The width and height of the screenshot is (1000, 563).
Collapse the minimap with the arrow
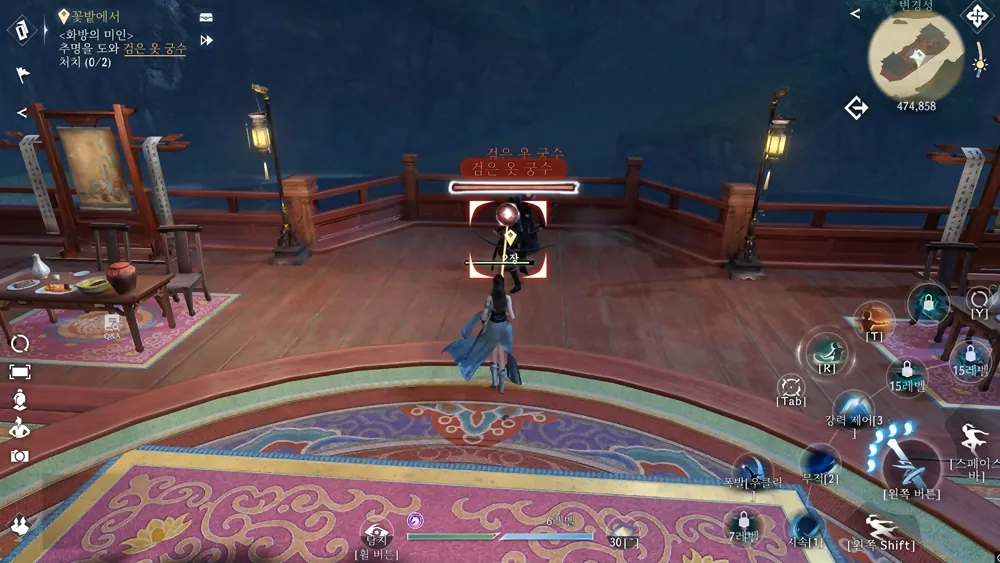coord(855,14)
